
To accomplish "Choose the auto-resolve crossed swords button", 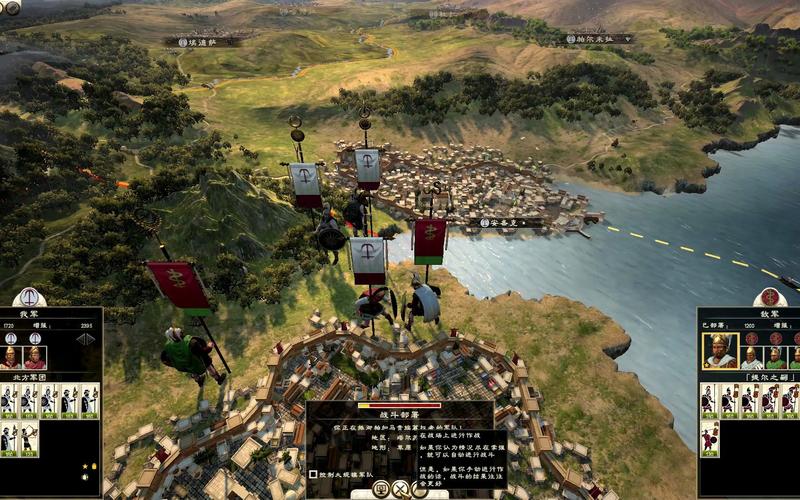I will click(400, 489).
